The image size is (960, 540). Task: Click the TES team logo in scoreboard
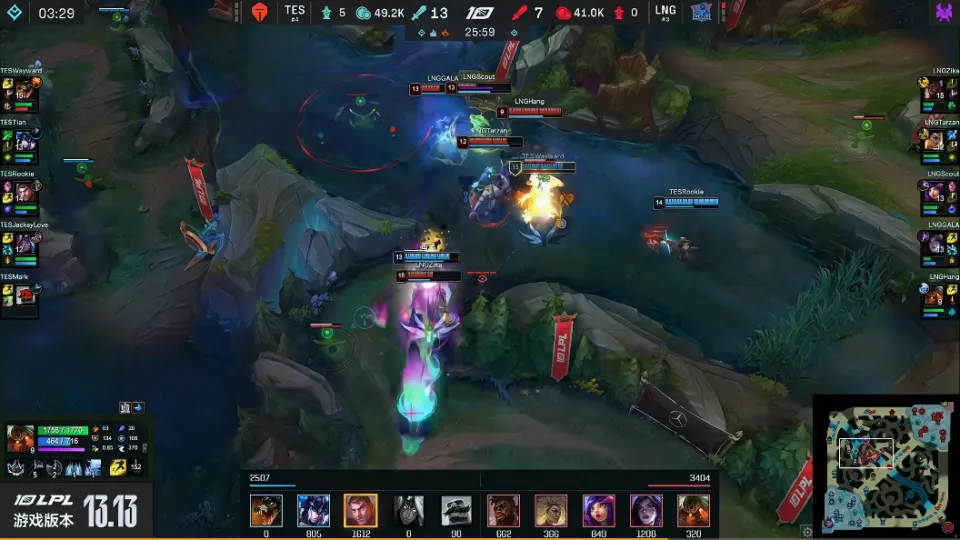tap(260, 12)
